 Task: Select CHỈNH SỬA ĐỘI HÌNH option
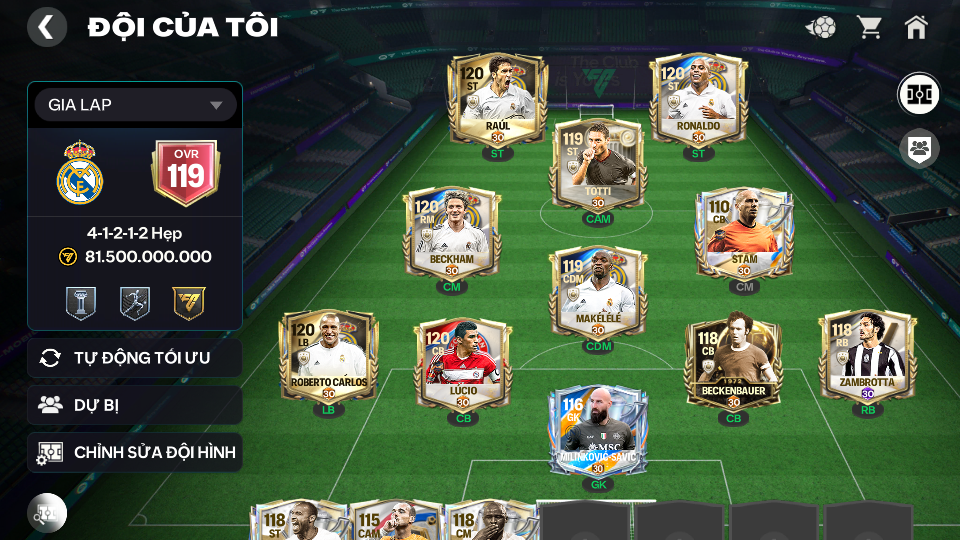coord(135,452)
